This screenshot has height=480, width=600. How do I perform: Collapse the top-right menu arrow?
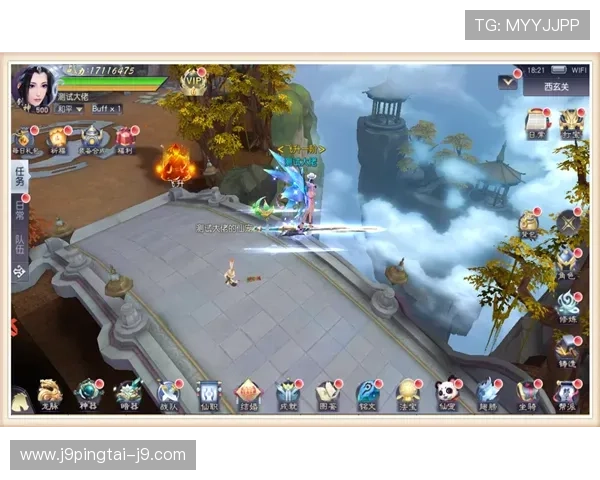(x=509, y=83)
